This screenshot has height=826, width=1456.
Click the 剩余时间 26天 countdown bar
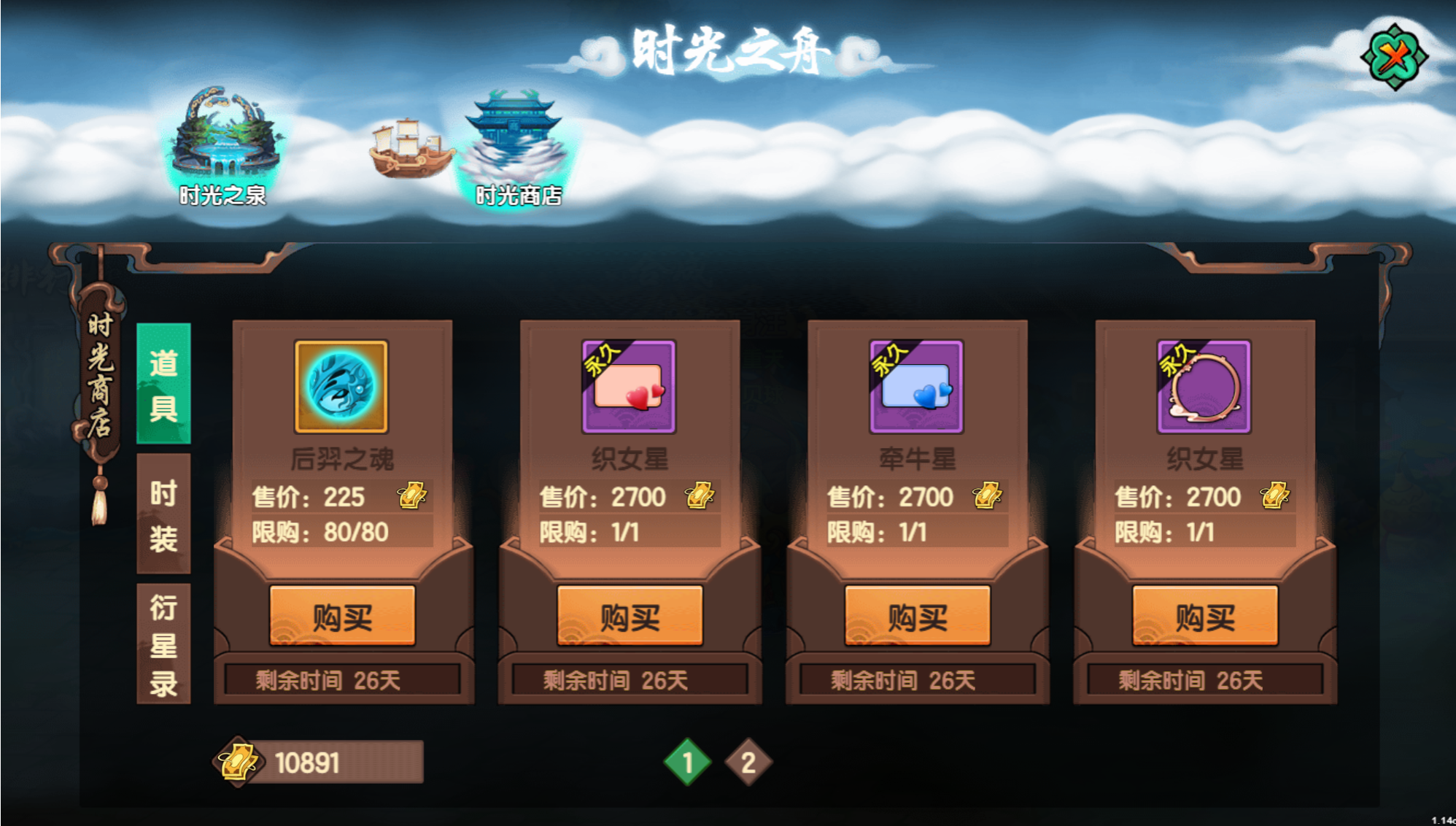341,679
